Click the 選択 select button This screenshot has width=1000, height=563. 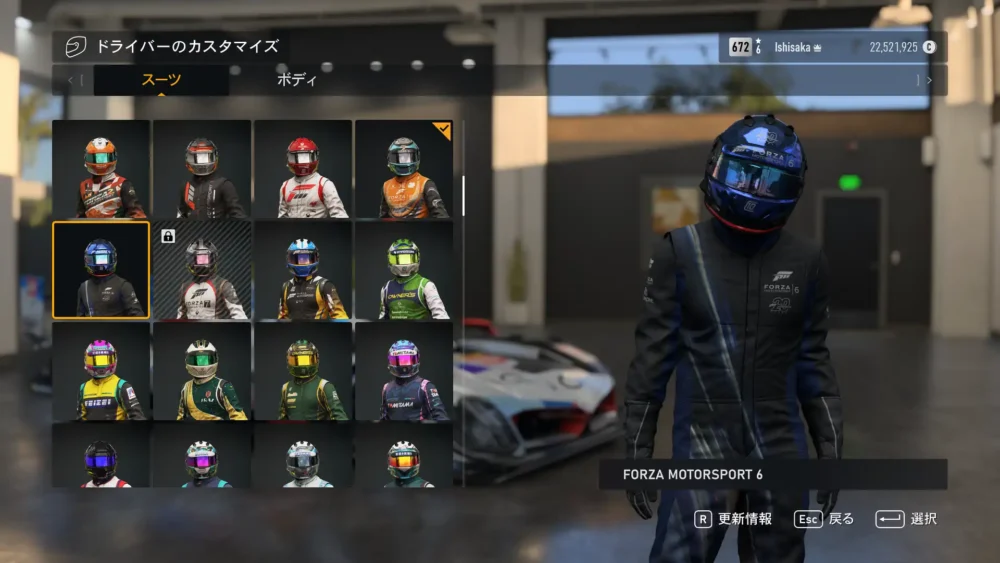click(x=906, y=519)
